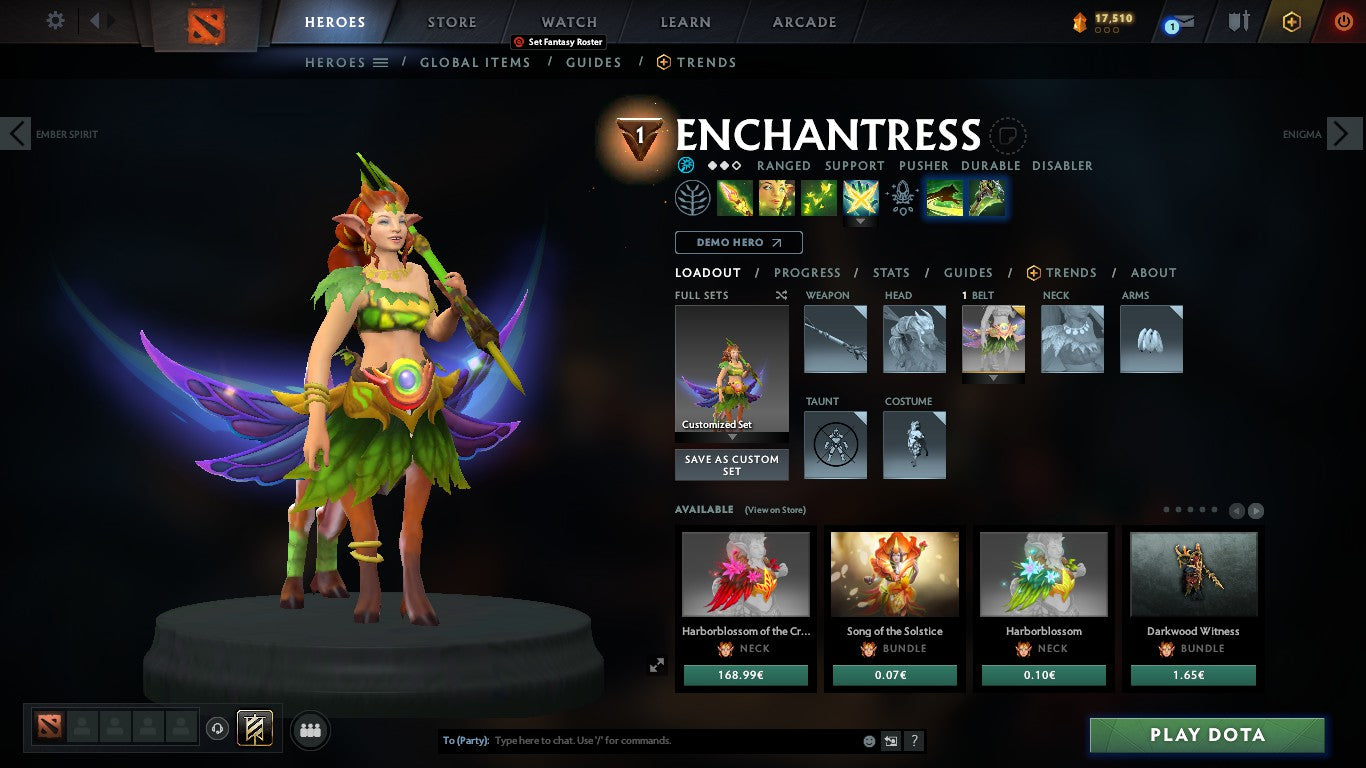Viewport: 1366px width, 768px height.
Task: Click the team/friends icon near chat bar
Action: coord(310,730)
